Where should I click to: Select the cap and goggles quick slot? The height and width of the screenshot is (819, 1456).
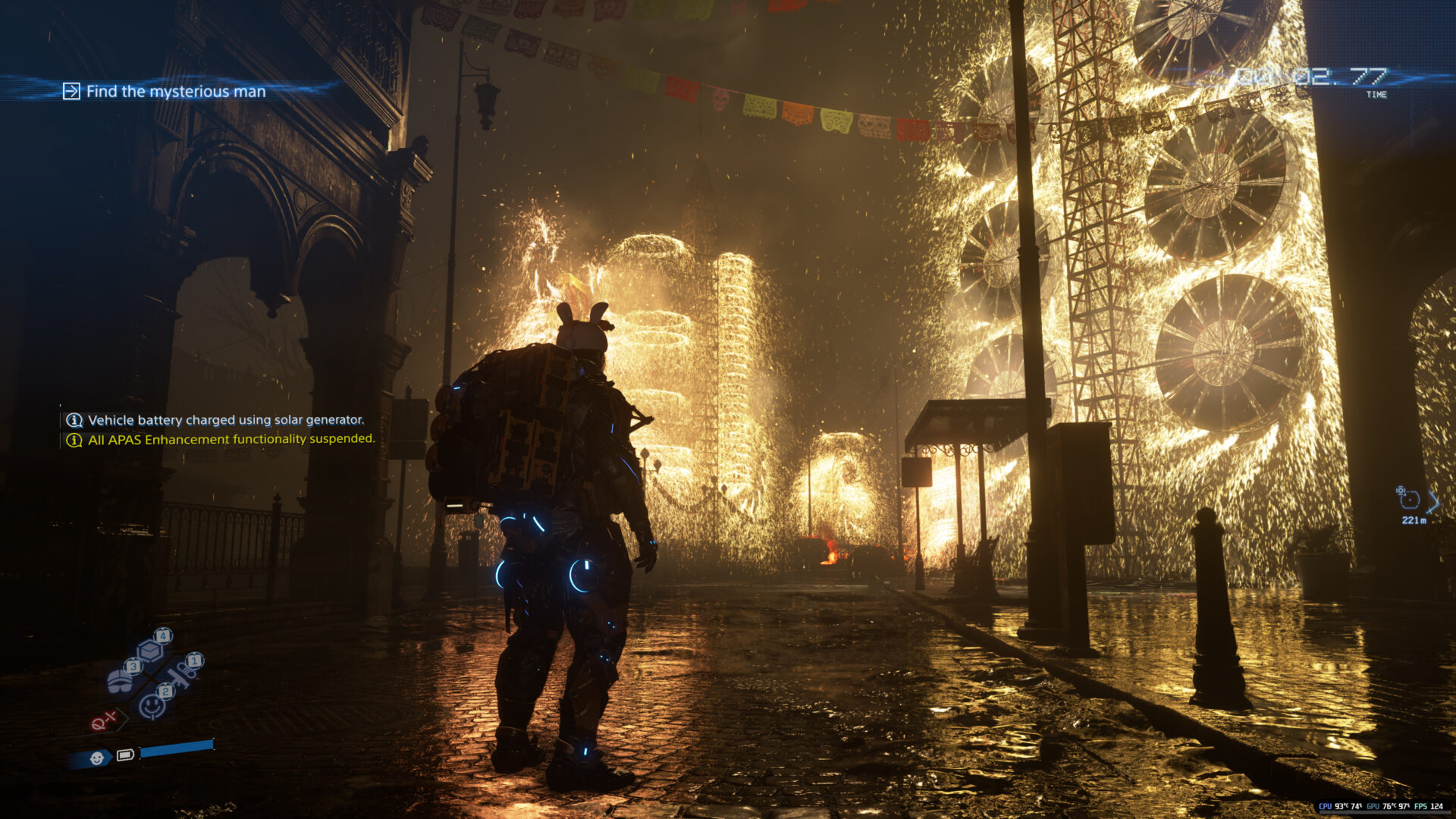(x=121, y=679)
